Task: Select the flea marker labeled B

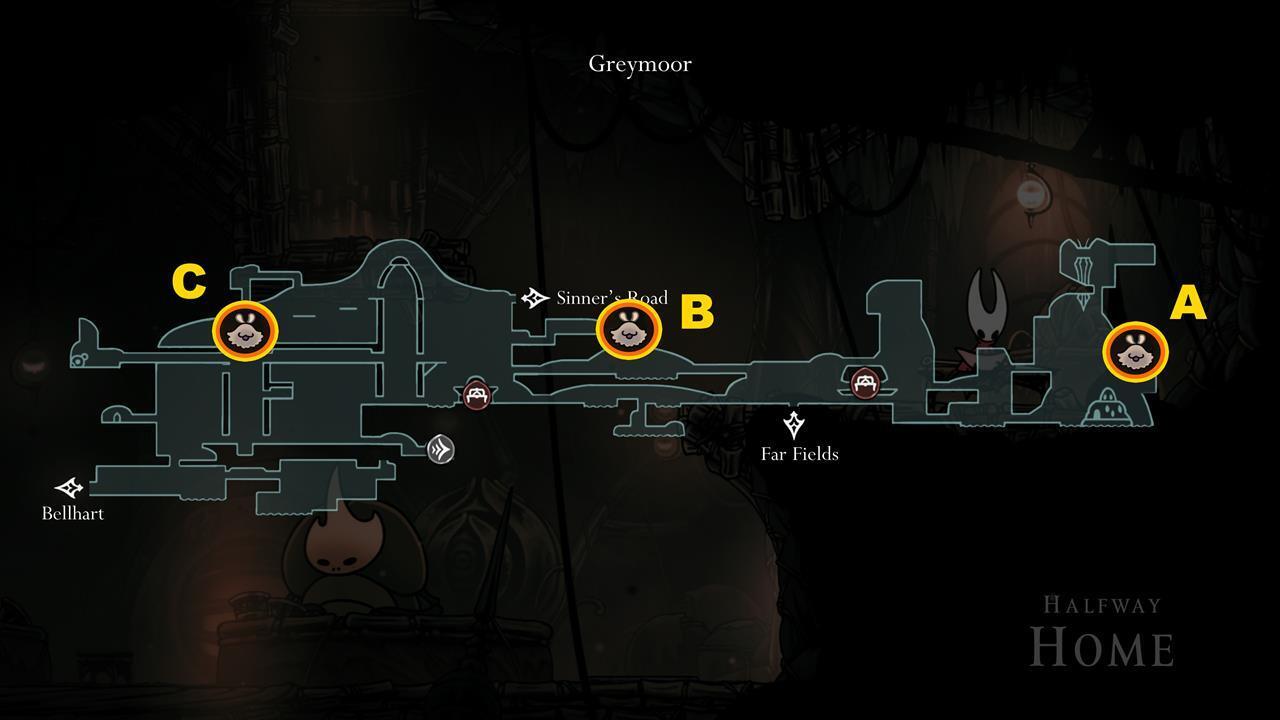Action: click(x=629, y=328)
